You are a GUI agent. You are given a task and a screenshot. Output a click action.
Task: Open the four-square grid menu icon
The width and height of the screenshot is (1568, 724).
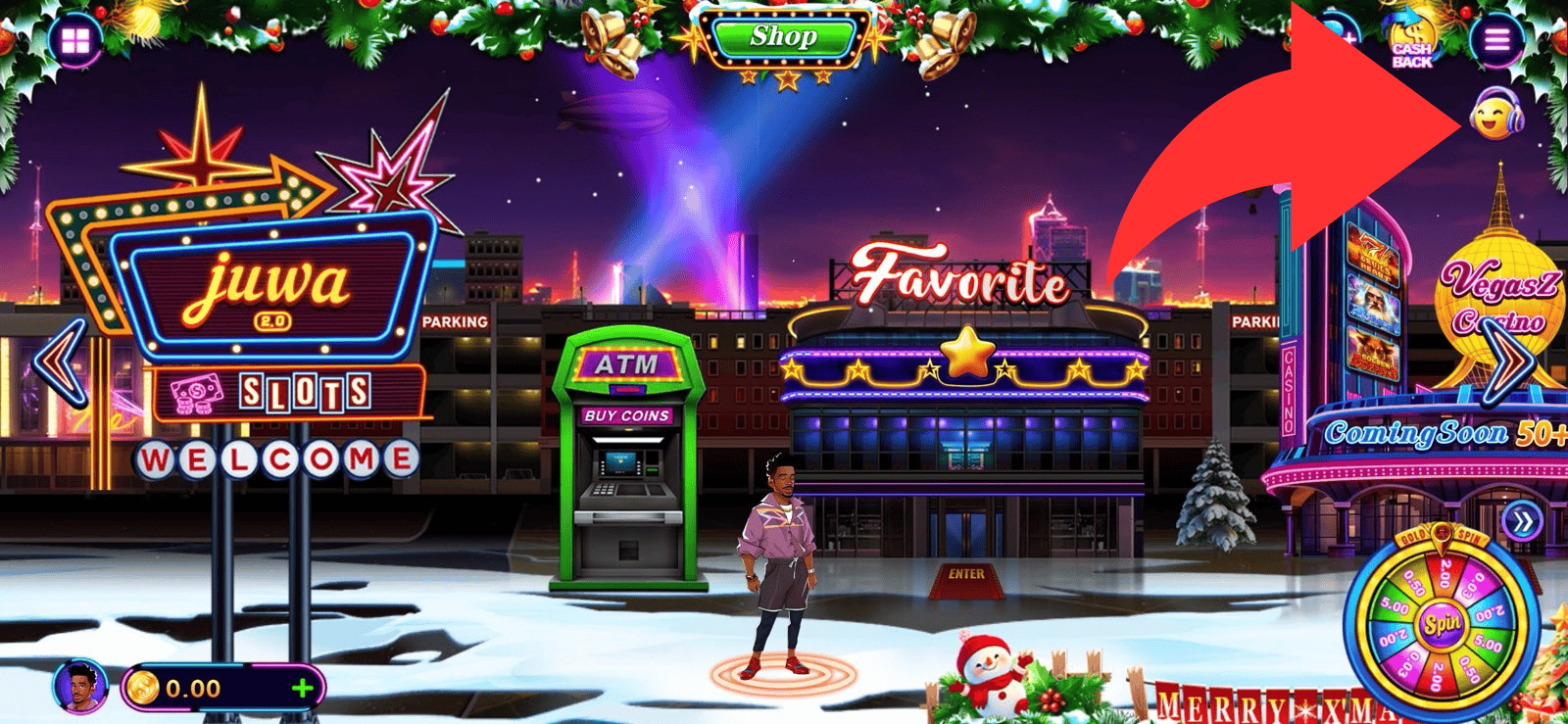click(75, 41)
